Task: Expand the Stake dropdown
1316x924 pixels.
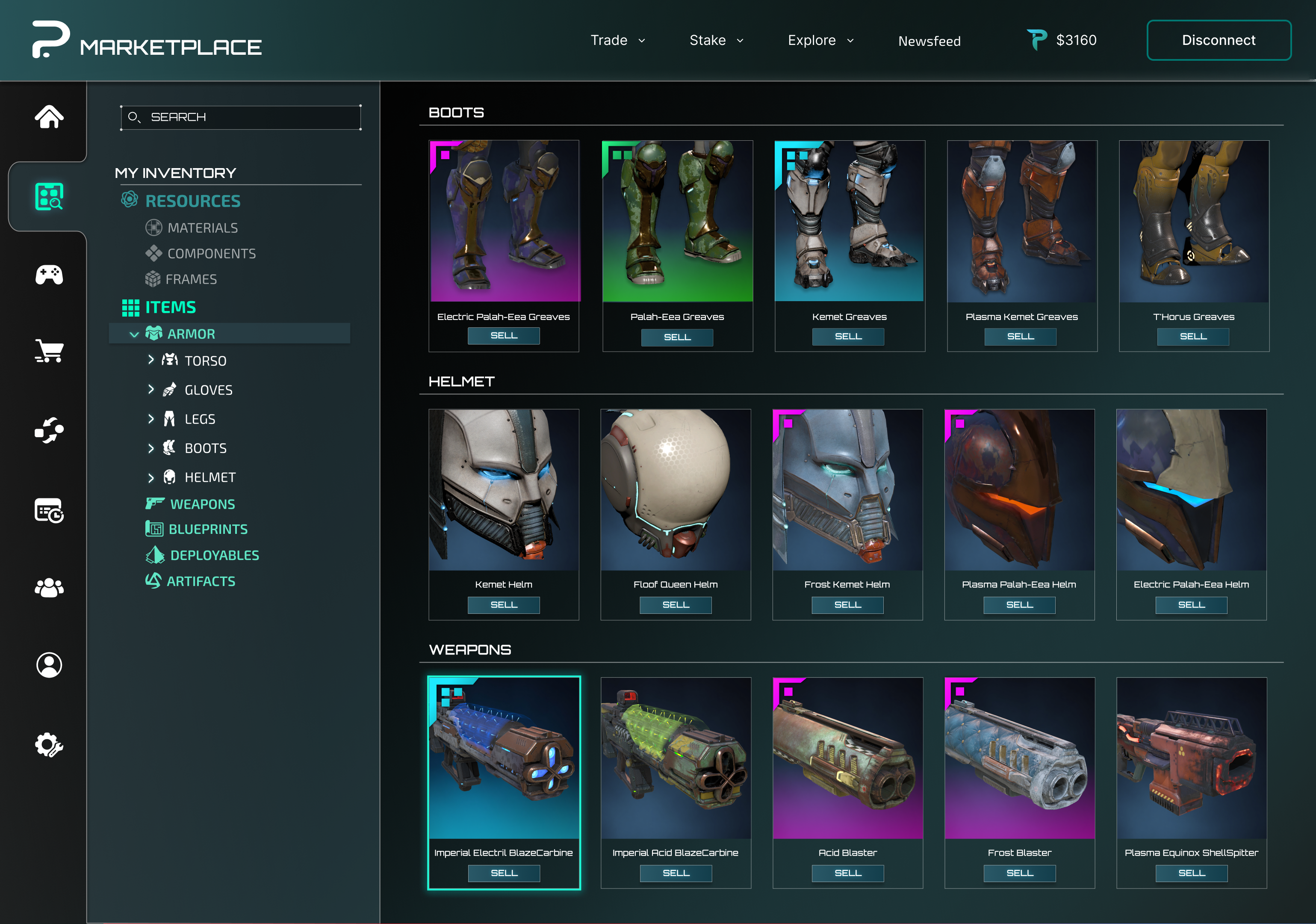Action: click(x=716, y=40)
